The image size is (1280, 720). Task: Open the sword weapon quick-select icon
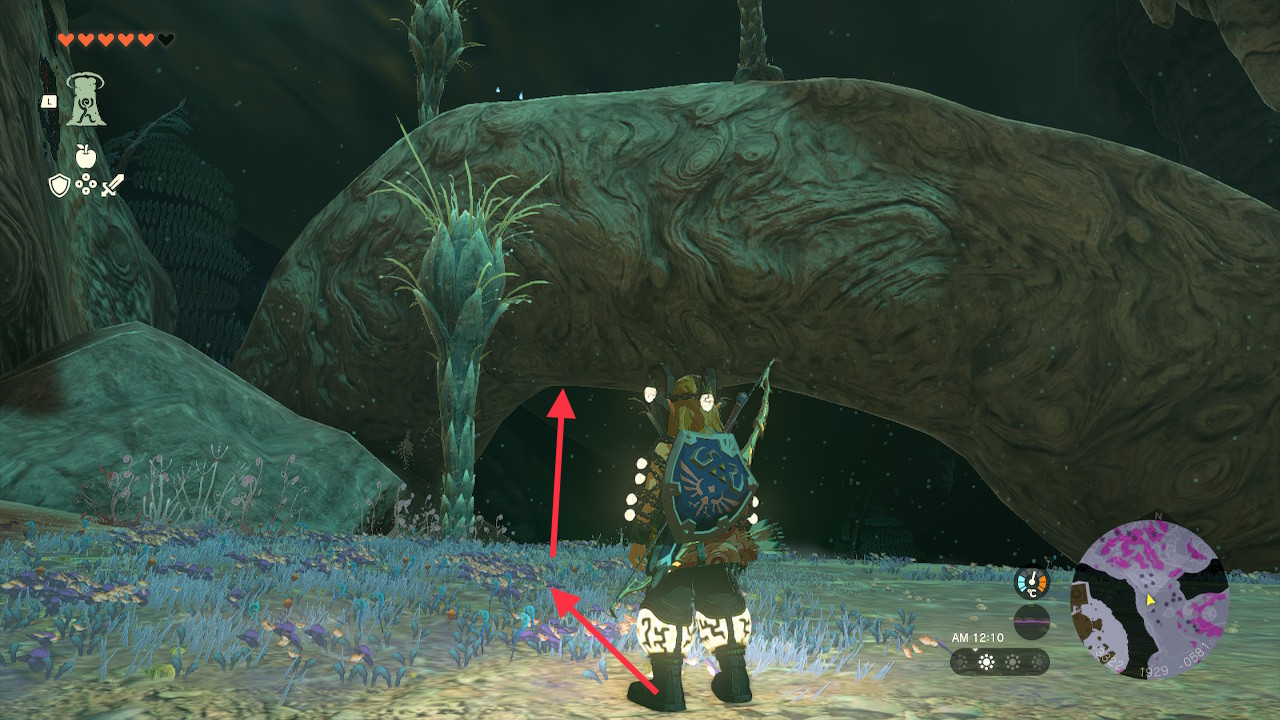point(112,185)
